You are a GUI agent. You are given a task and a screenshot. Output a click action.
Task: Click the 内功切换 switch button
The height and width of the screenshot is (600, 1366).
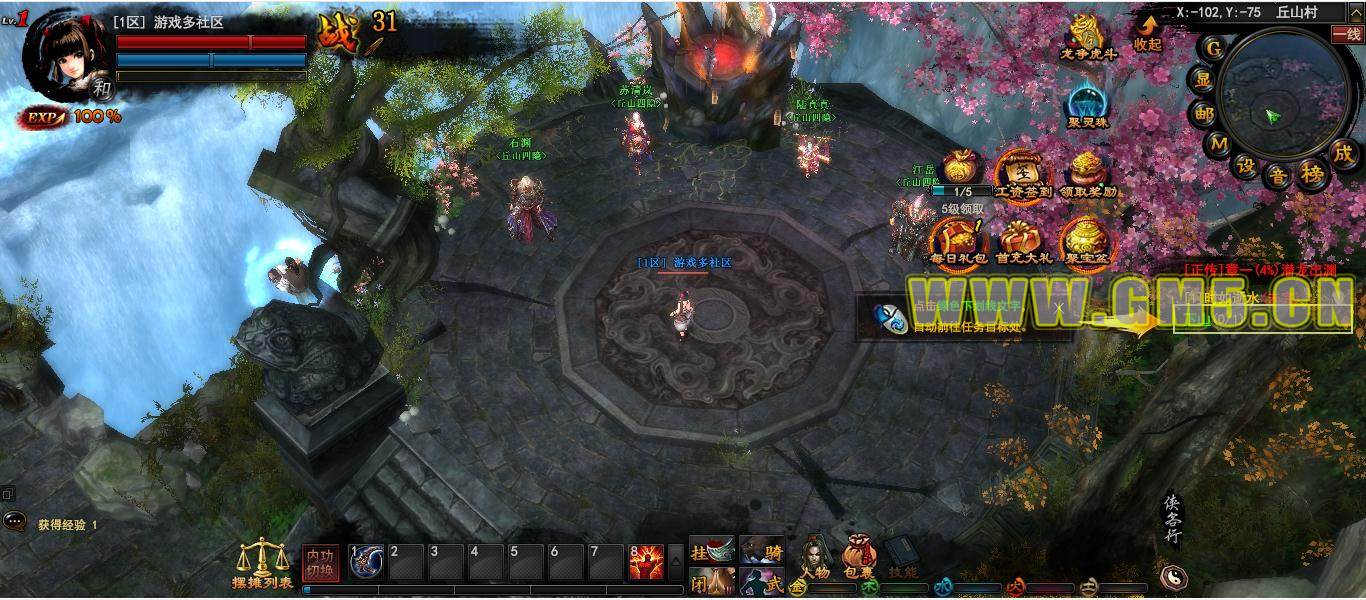coord(321,562)
